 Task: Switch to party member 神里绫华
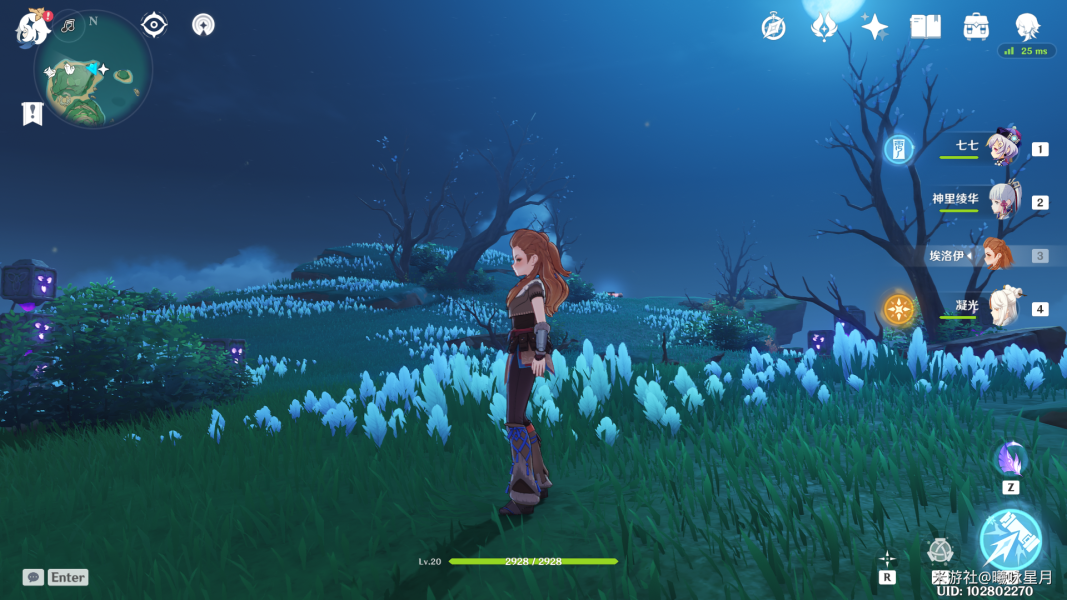coord(1003,201)
